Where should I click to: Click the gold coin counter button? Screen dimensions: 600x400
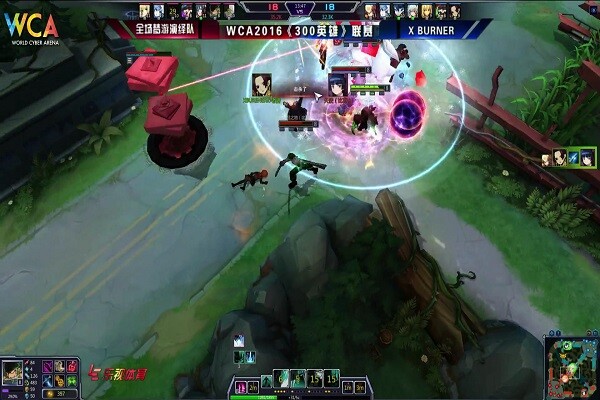click(x=60, y=393)
